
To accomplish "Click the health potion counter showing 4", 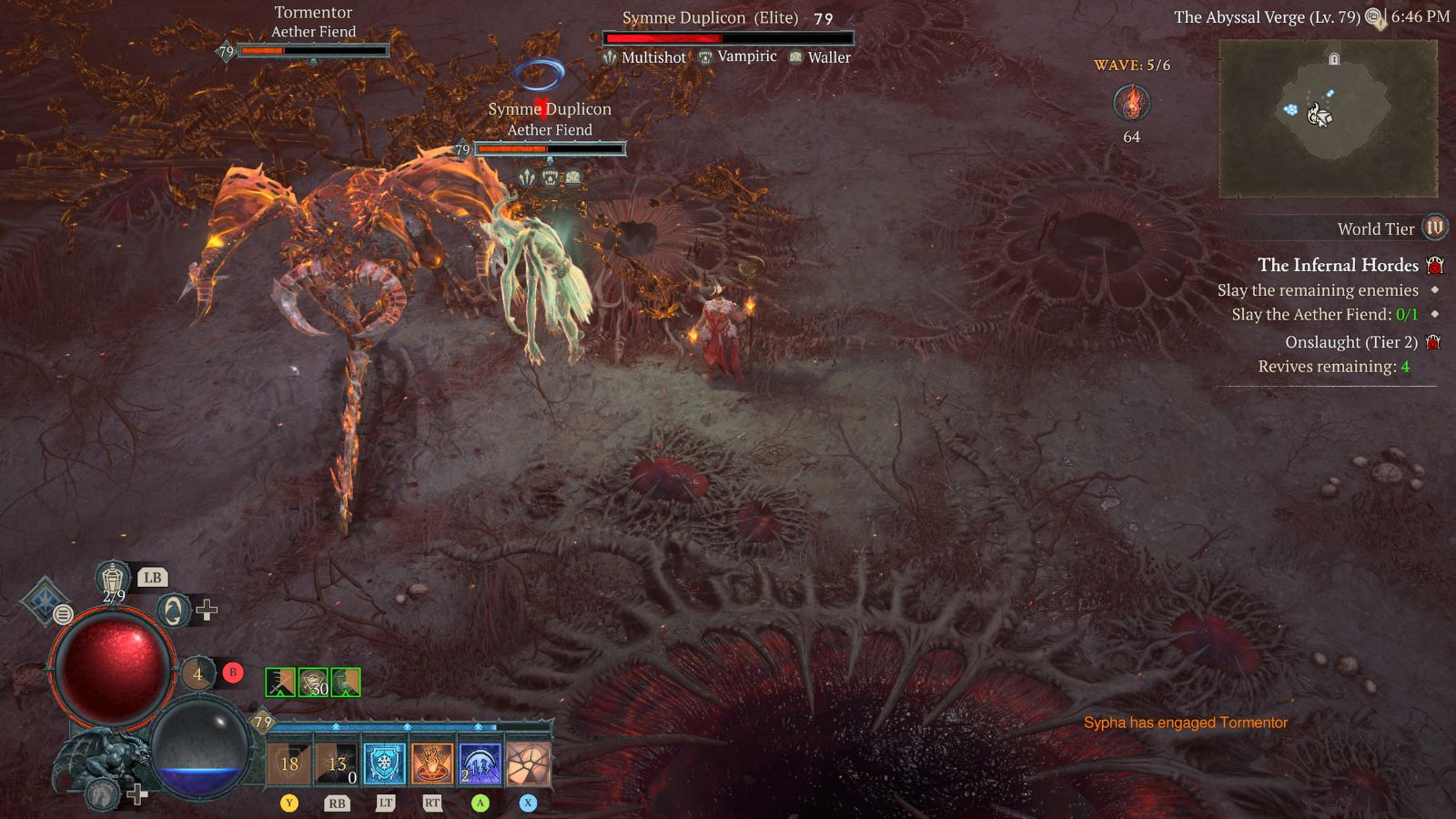I will pyautogui.click(x=197, y=673).
